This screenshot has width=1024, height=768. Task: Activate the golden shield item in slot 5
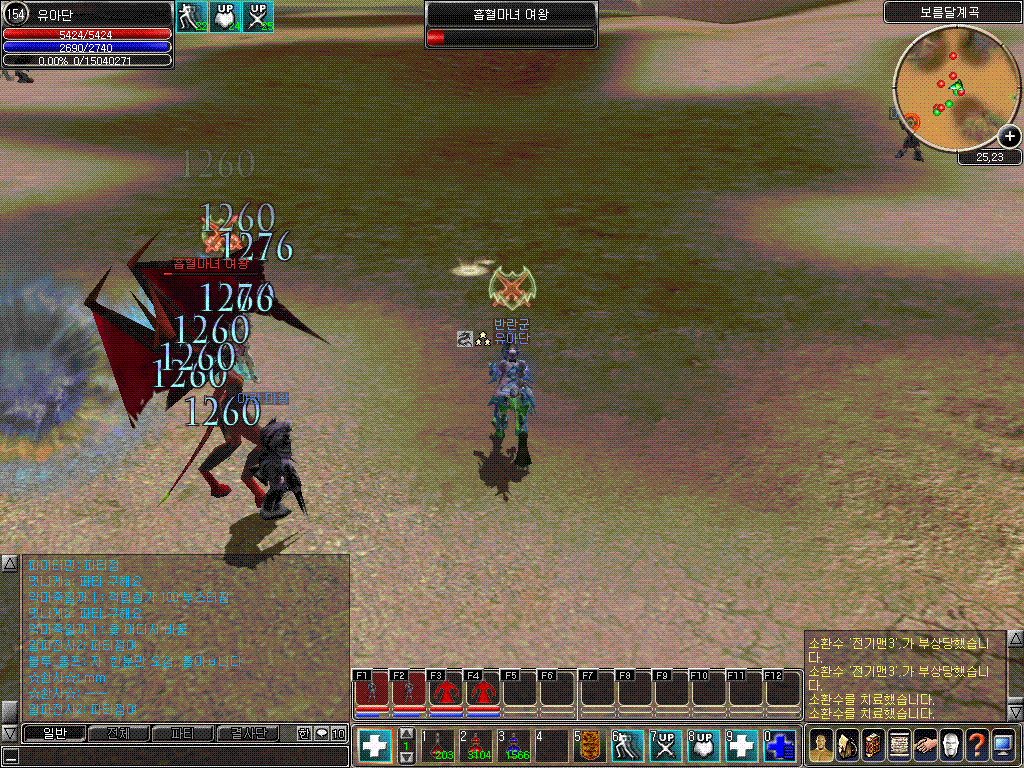(x=588, y=746)
